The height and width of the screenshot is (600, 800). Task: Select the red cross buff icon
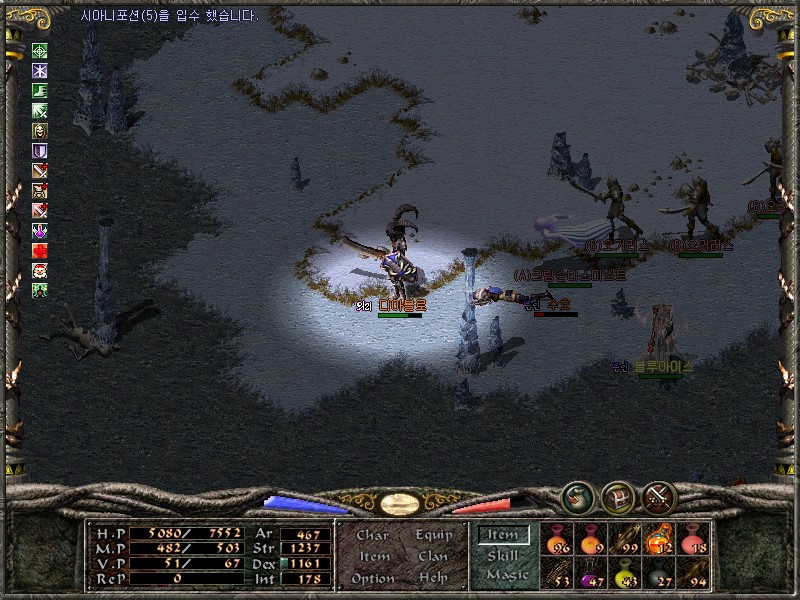click(40, 250)
